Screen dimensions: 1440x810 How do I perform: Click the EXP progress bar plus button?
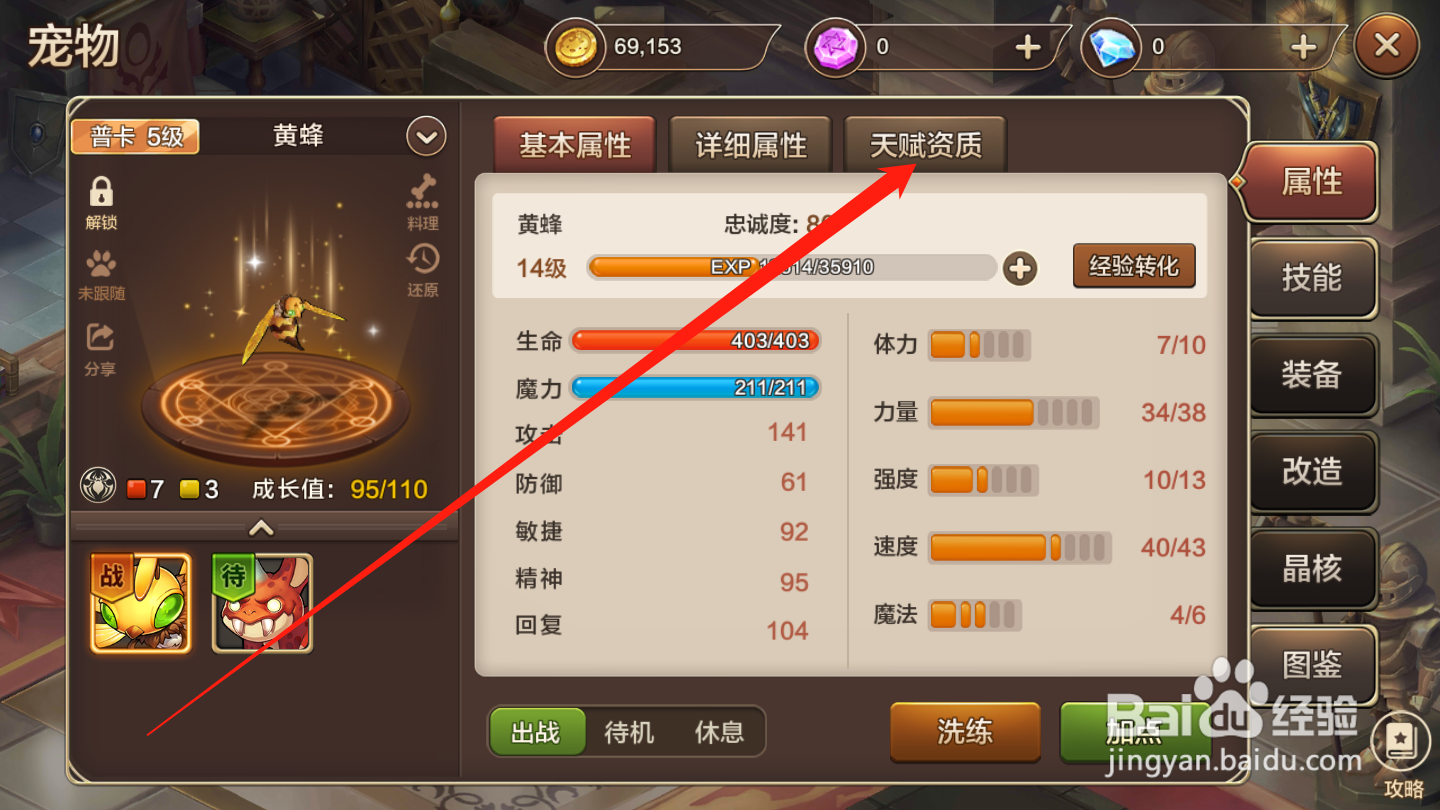point(1020,268)
